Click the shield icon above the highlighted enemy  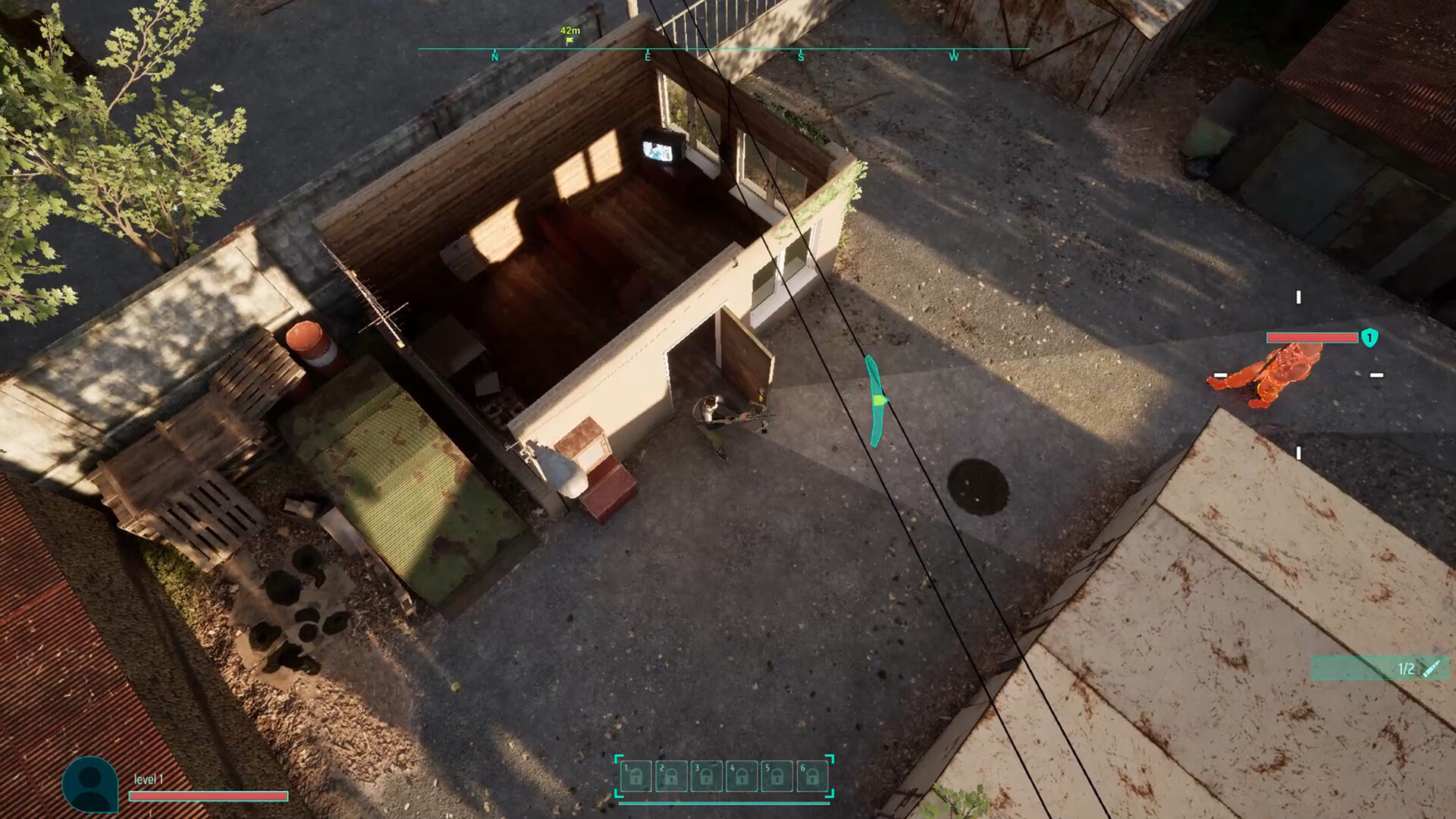(1370, 337)
